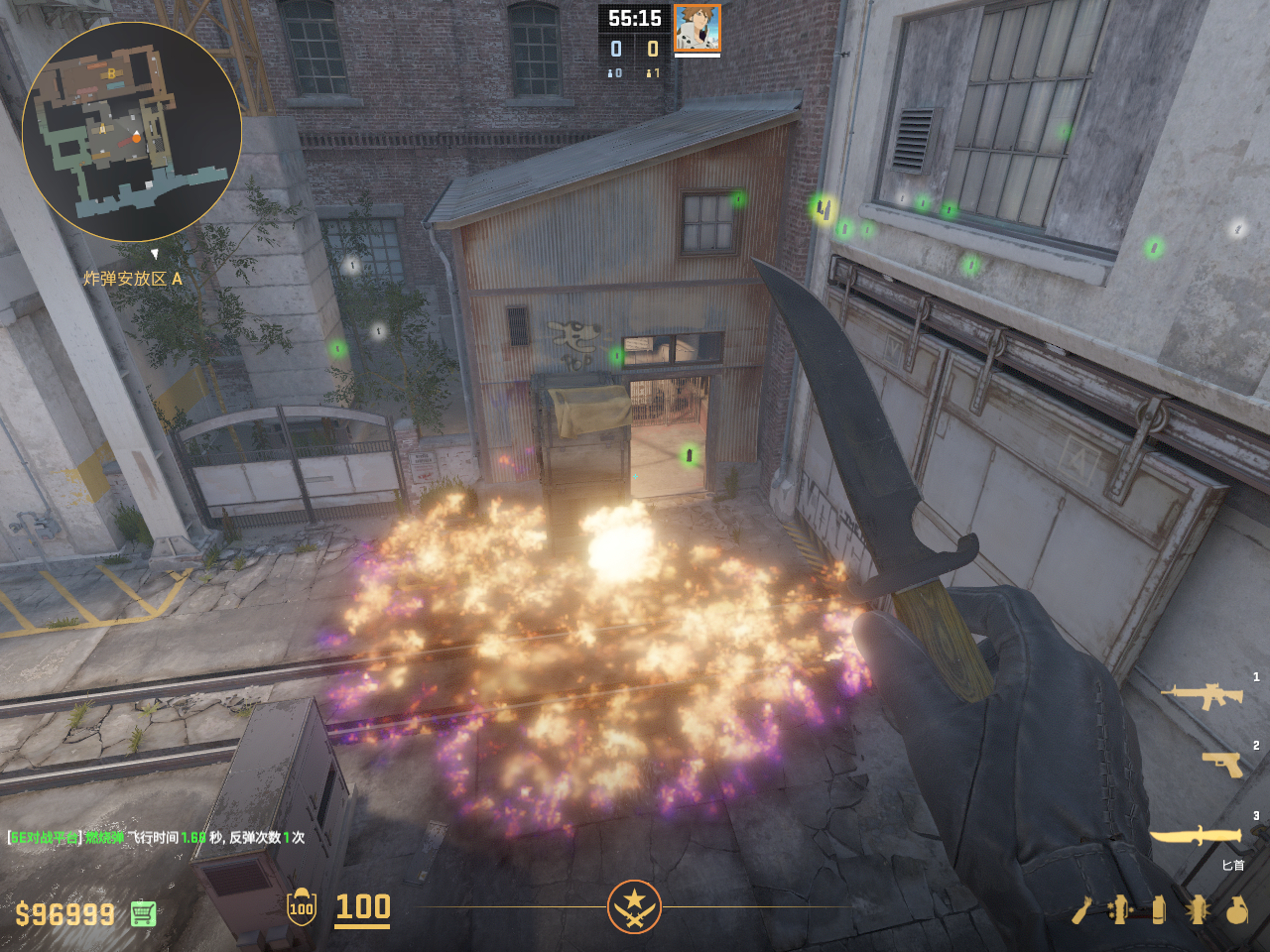Select the knife in slot 3

coord(1196,836)
